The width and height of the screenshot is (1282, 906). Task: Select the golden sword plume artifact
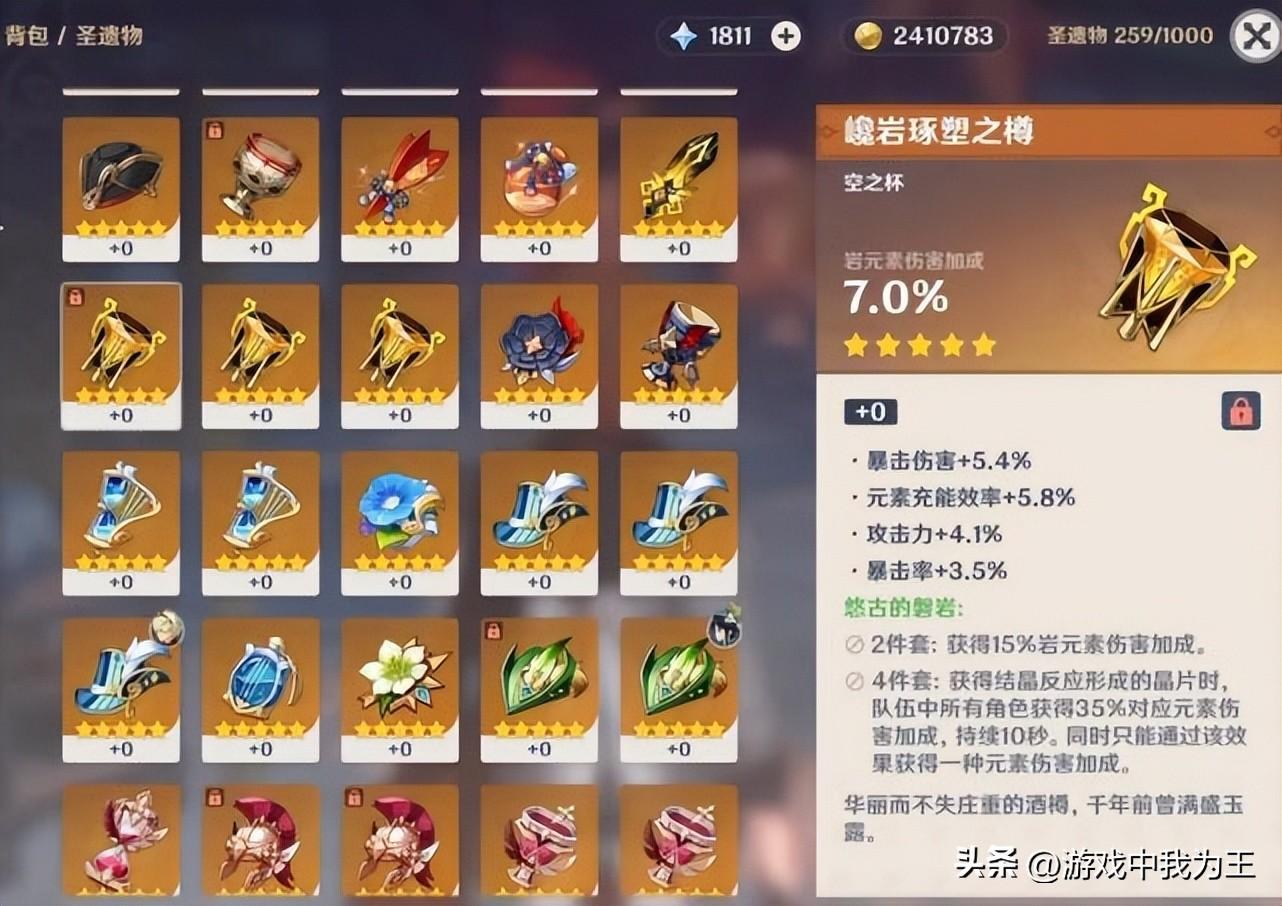[678, 185]
